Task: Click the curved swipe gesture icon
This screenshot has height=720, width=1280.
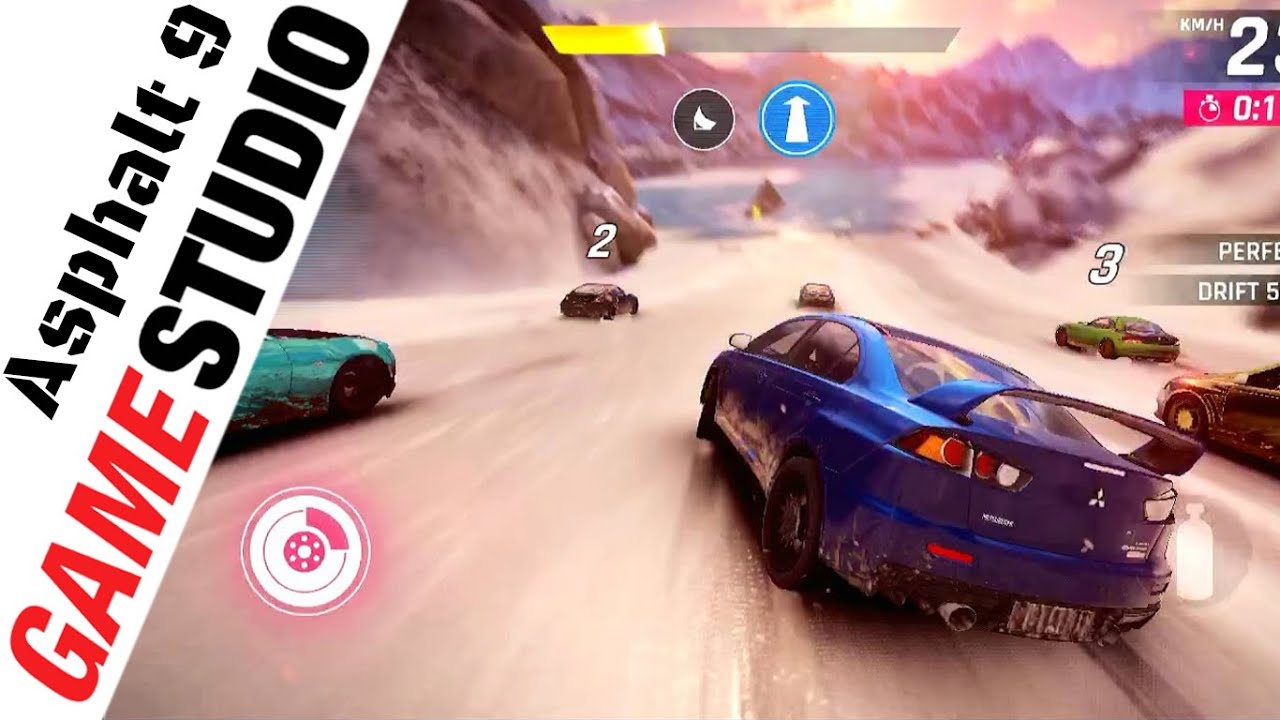Action: coord(704,117)
